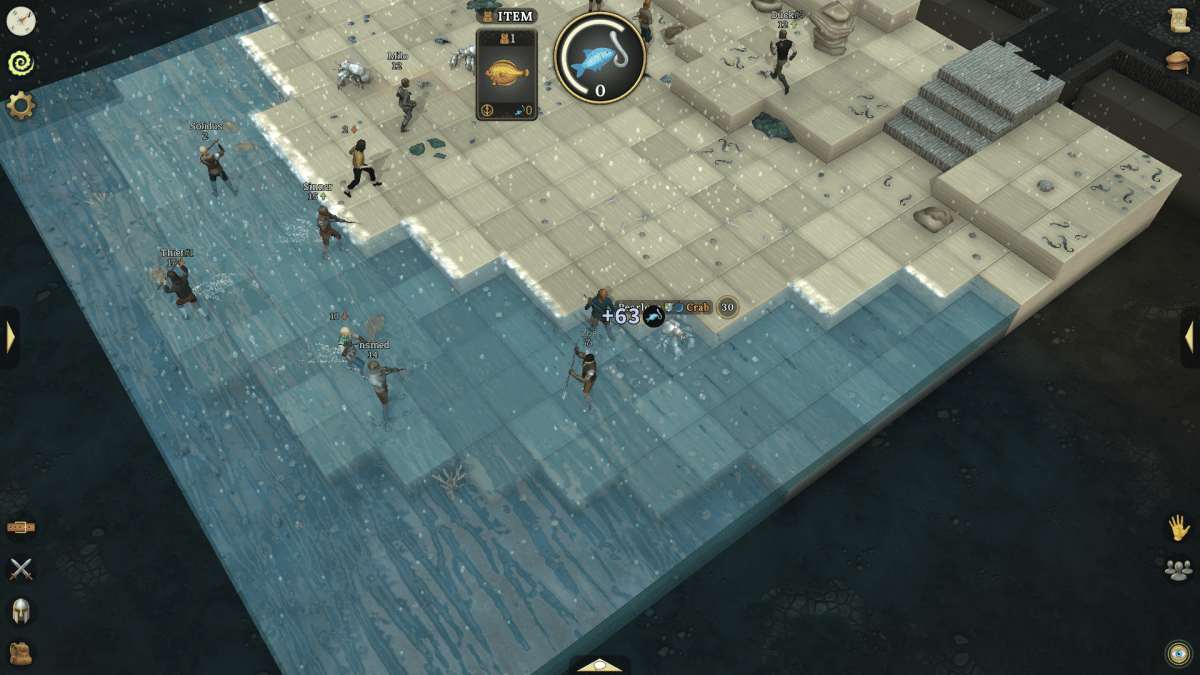
Task: Open the group of players icon
Action: [1179, 569]
